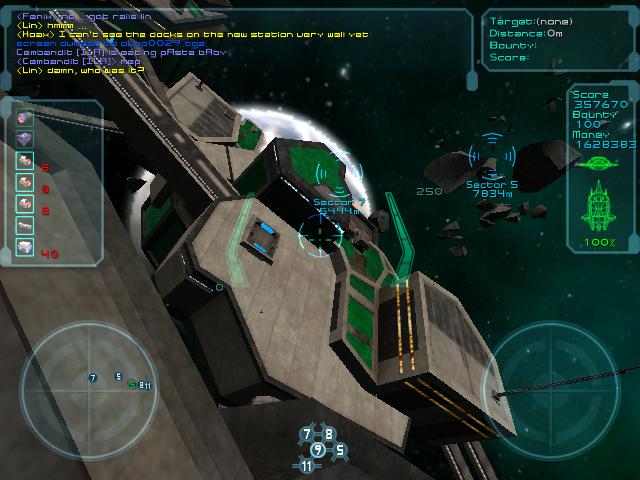Screen dimensions: 640x480
Task: Choose sector 8 on the hex sector map
Action: (x=329, y=435)
